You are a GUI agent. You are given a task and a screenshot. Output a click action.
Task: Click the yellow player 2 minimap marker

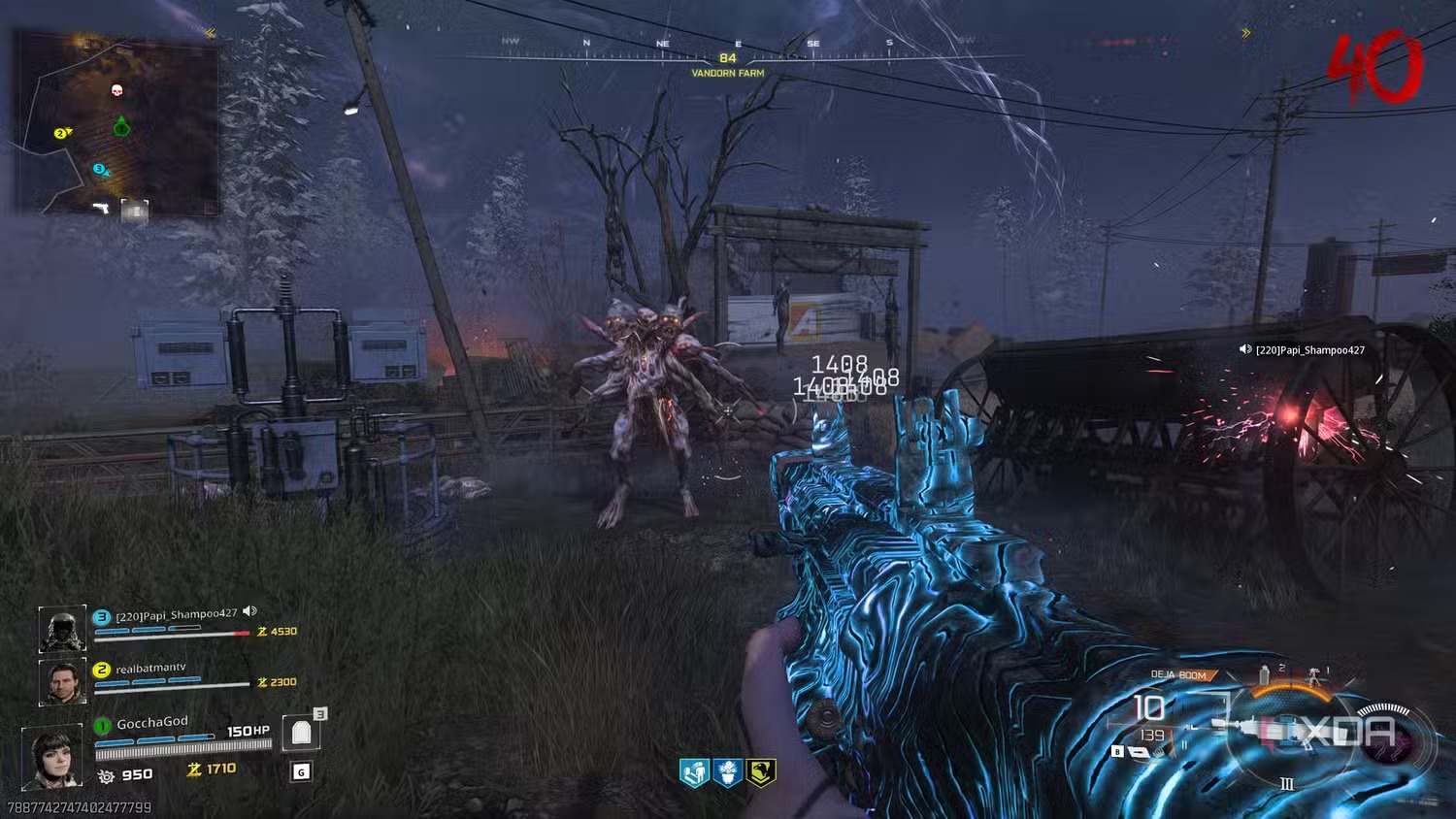62,133
